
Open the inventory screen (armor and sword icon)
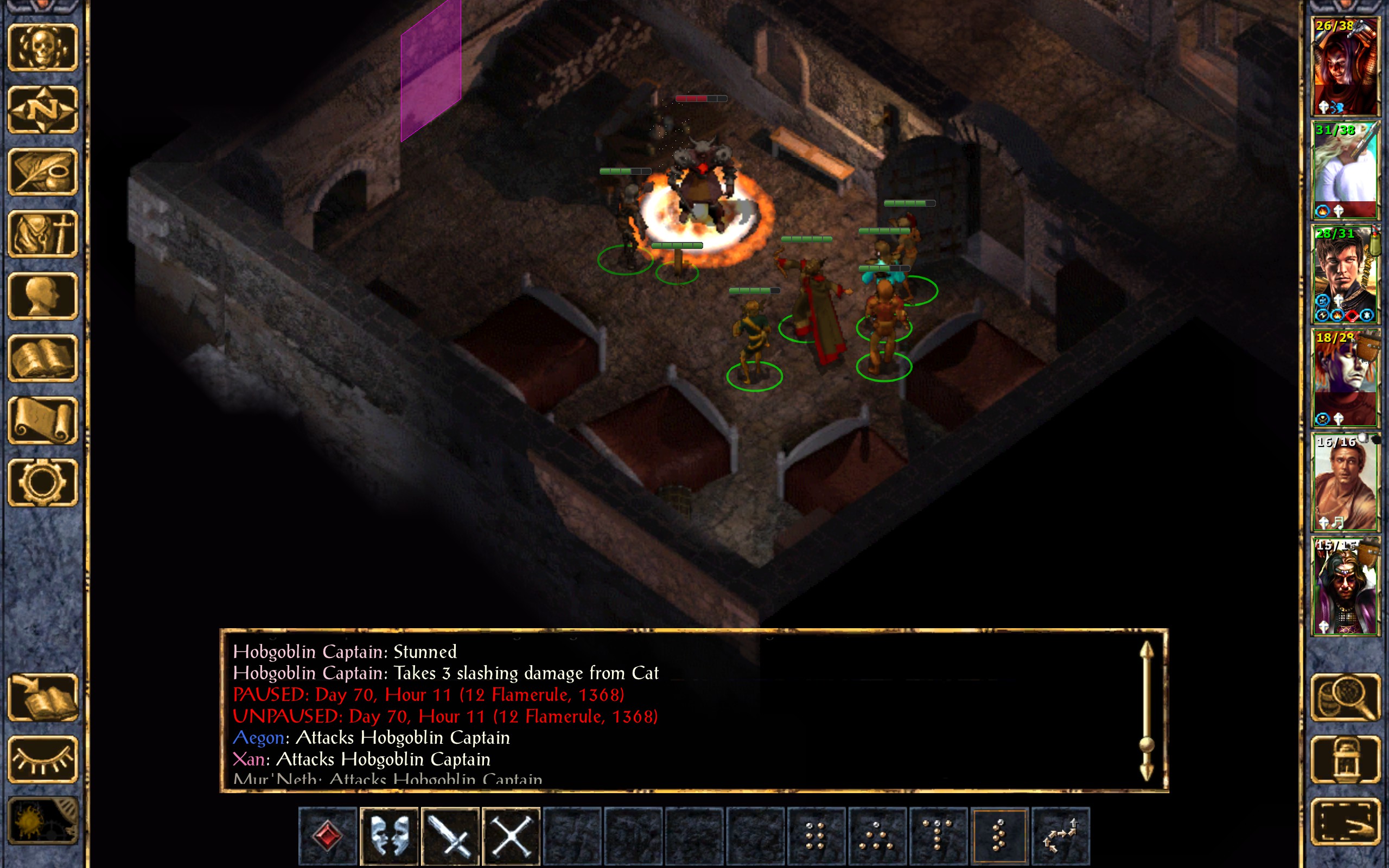coord(43,234)
